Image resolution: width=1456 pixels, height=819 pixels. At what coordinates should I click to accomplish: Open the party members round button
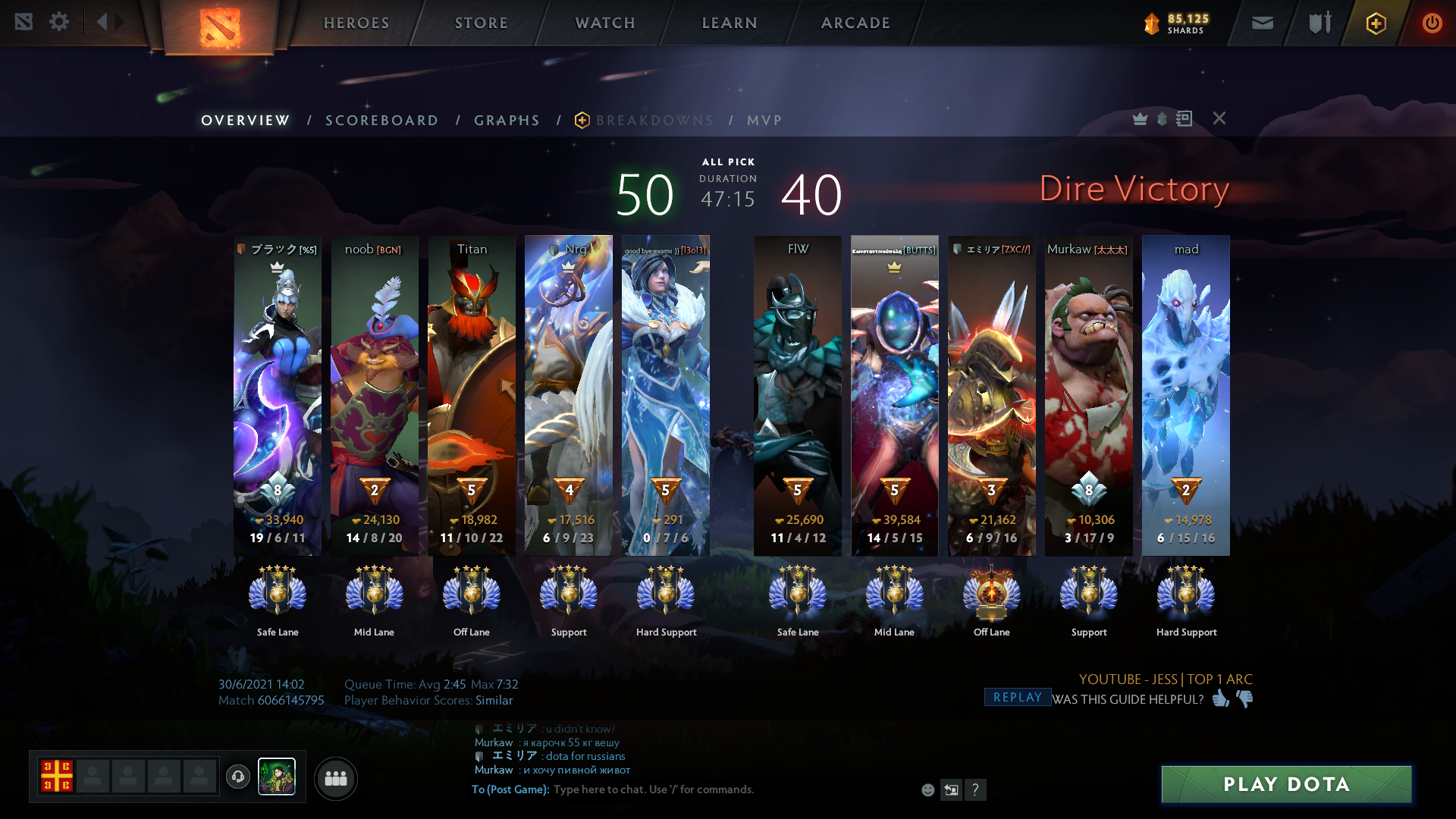tap(335, 778)
